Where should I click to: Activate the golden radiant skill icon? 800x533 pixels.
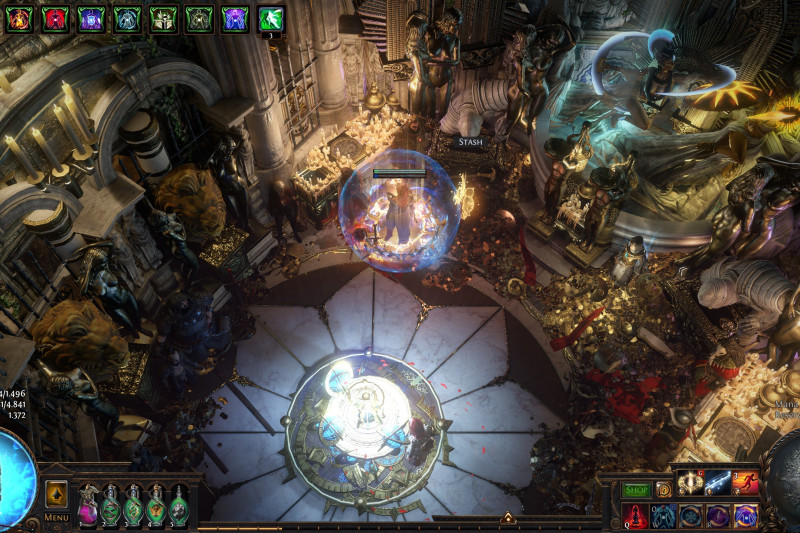[x=690, y=483]
